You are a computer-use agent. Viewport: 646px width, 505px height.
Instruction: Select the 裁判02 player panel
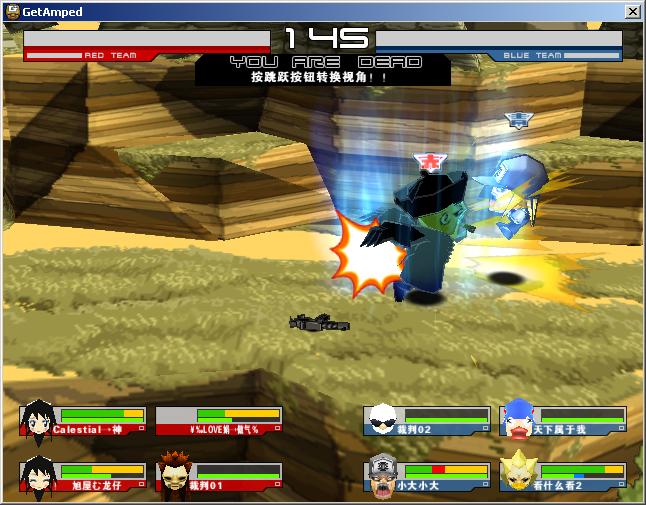point(427,421)
